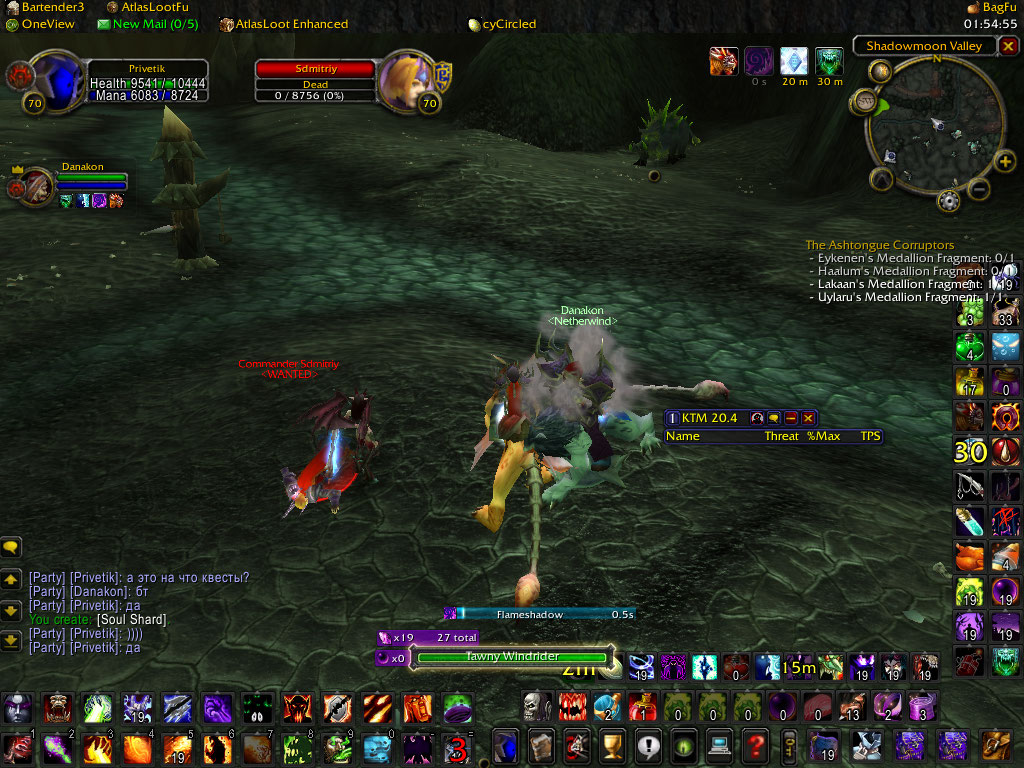
Task: Open the Bartender3 menu in top bar
Action: click(x=45, y=7)
